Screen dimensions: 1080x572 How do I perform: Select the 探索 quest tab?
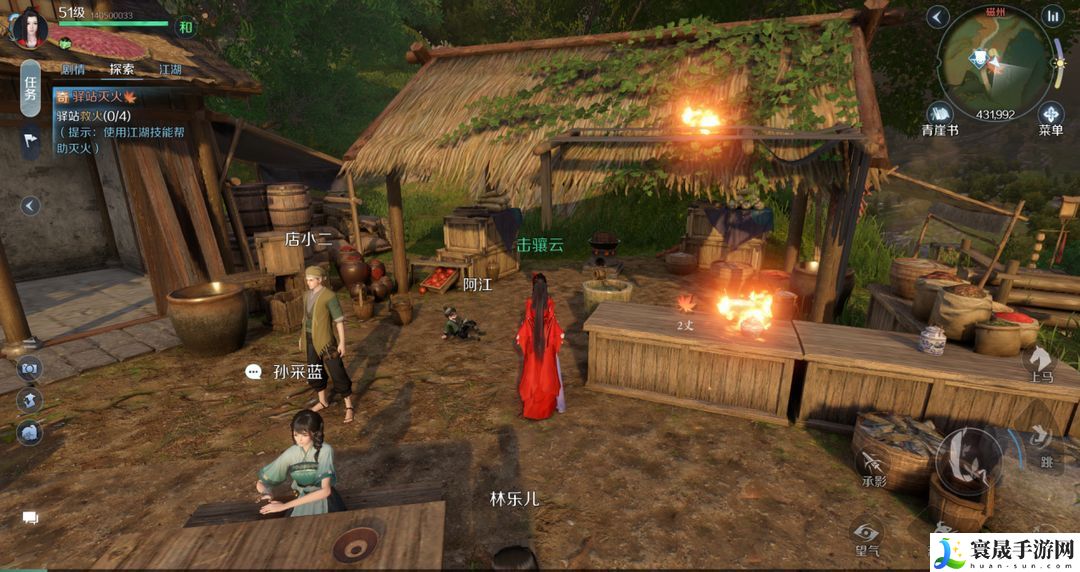[122, 69]
